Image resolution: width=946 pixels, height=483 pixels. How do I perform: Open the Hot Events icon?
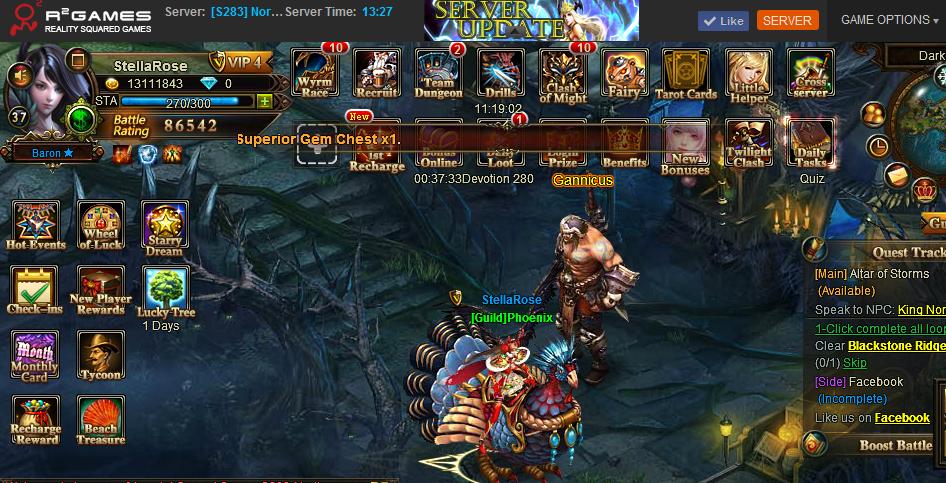(36, 225)
